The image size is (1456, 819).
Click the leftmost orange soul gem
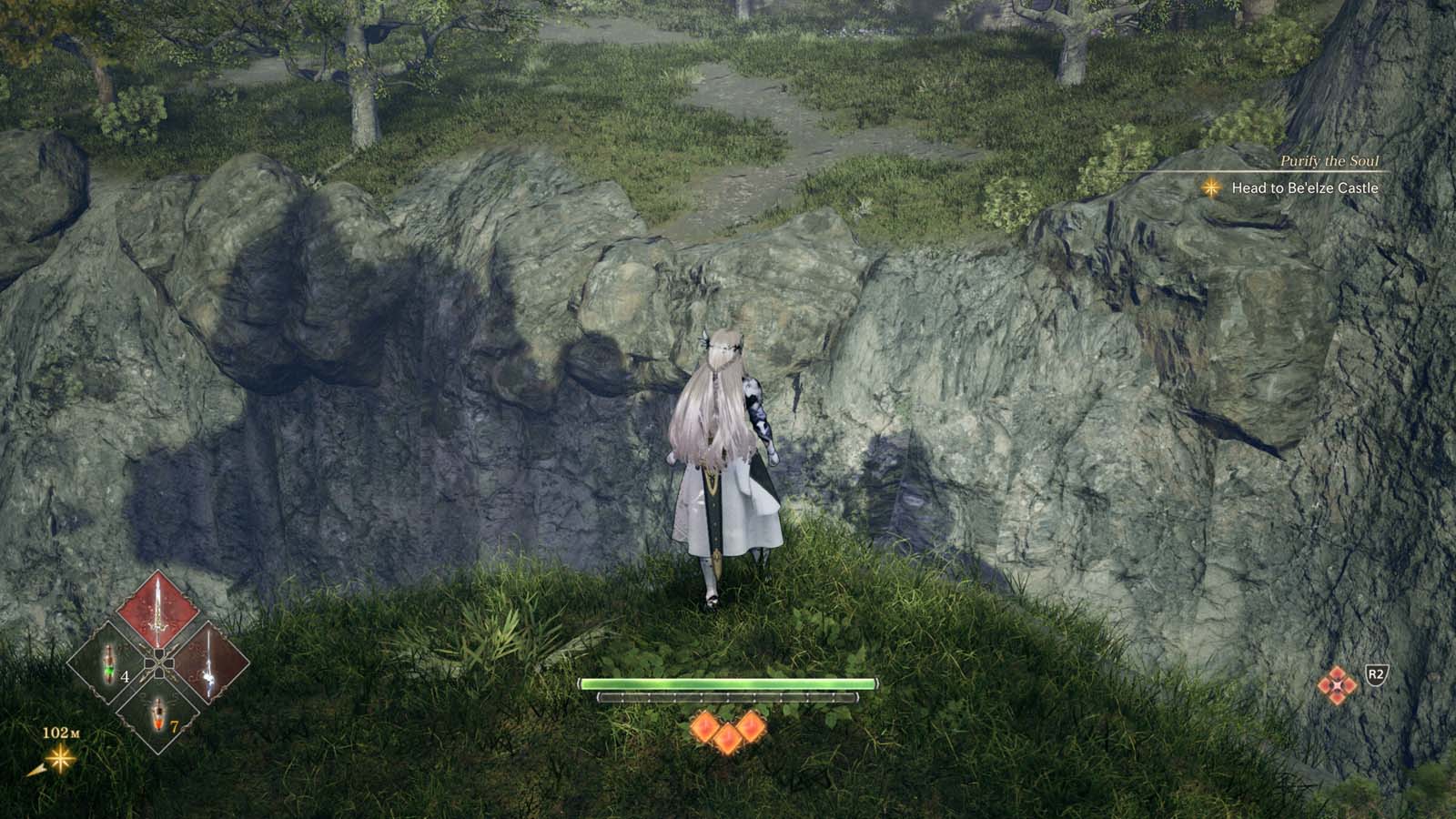coord(703,725)
